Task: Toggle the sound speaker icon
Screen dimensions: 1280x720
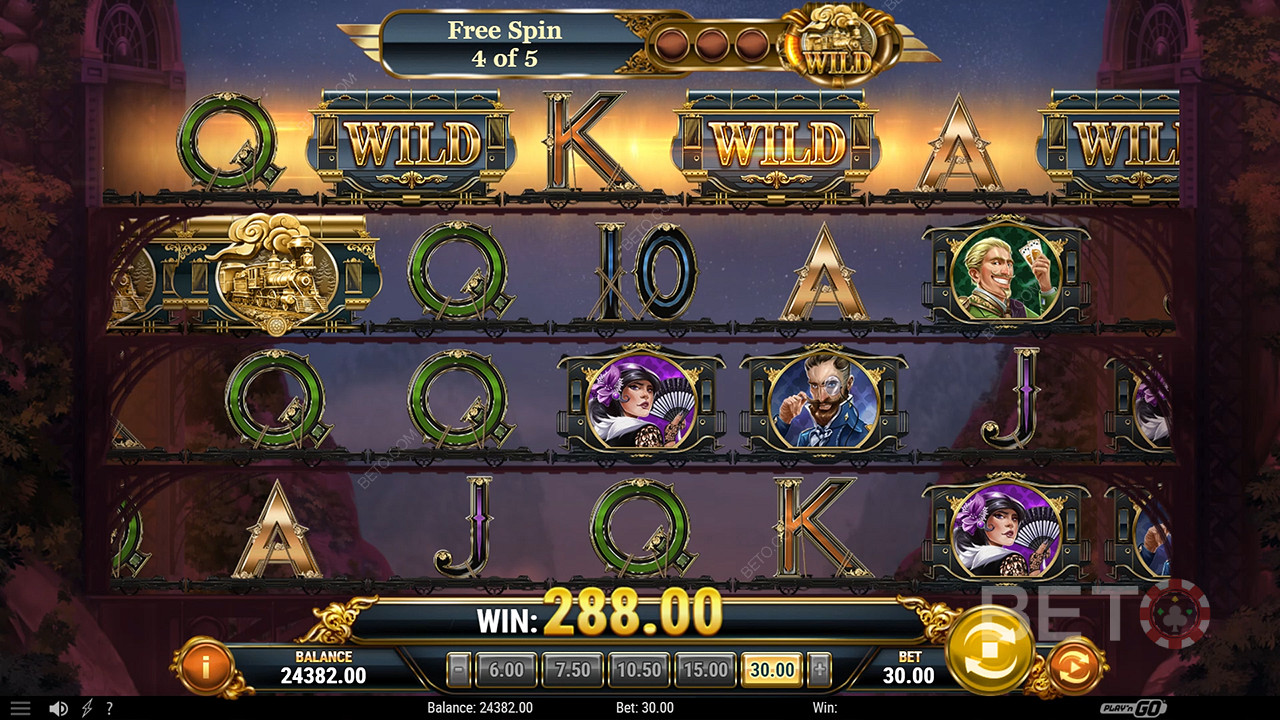Action: (59, 708)
